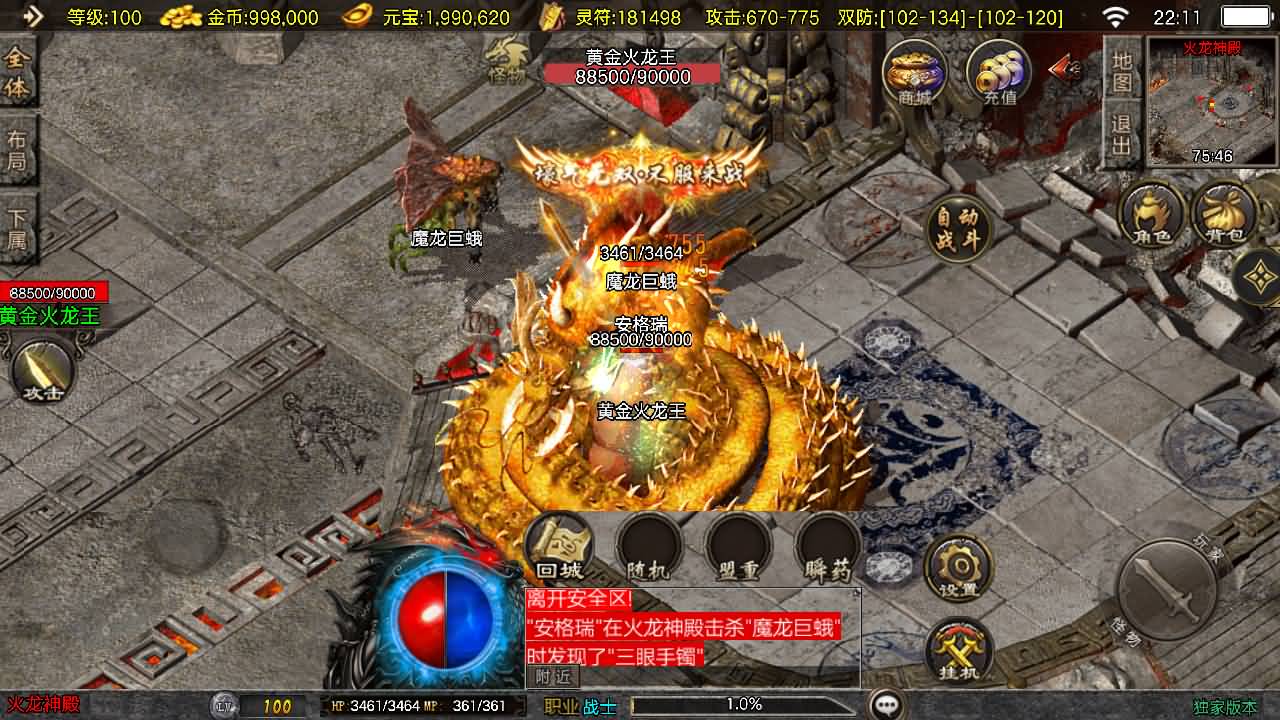Open the 背包 backpack
Screen dimensions: 1280x720
click(1225, 214)
